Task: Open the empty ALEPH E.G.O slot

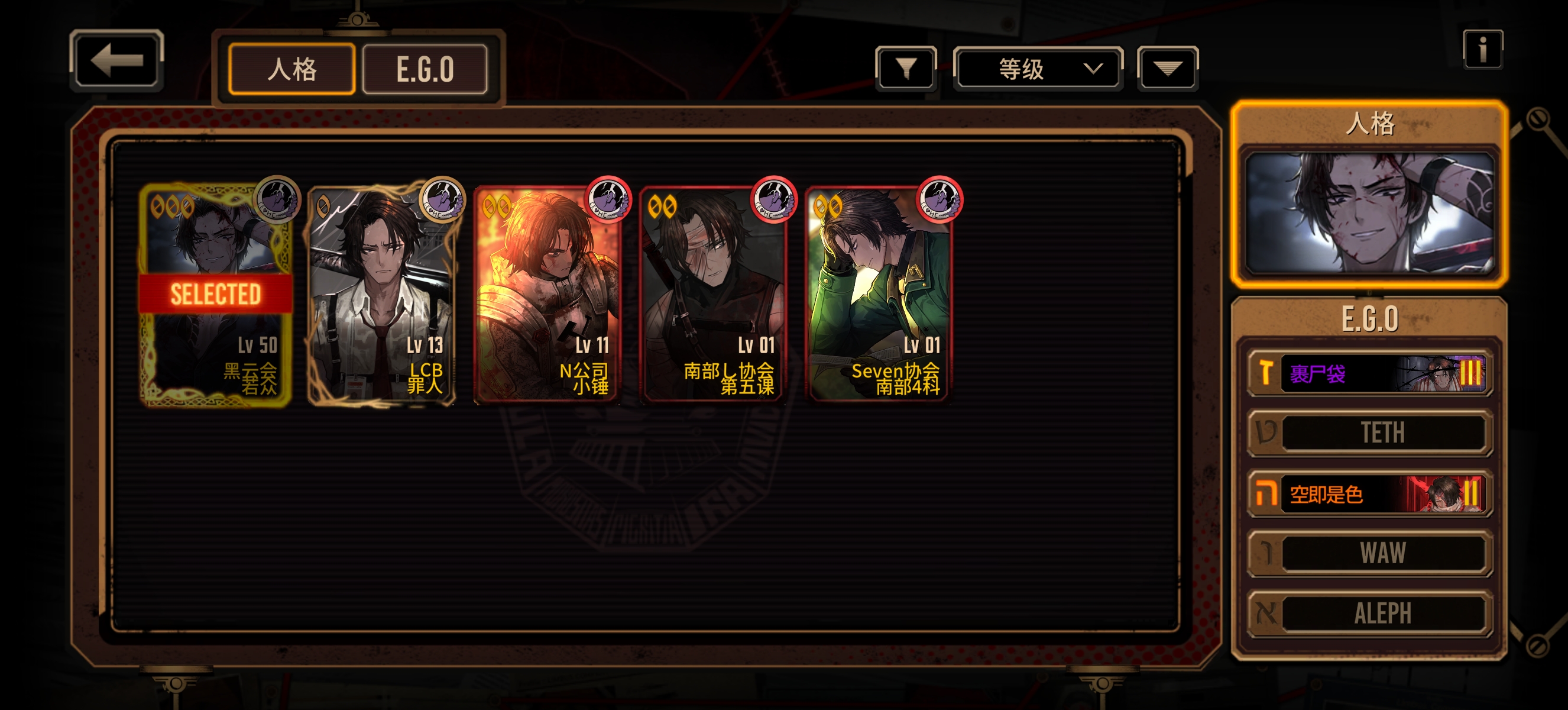Action: 1369,612
